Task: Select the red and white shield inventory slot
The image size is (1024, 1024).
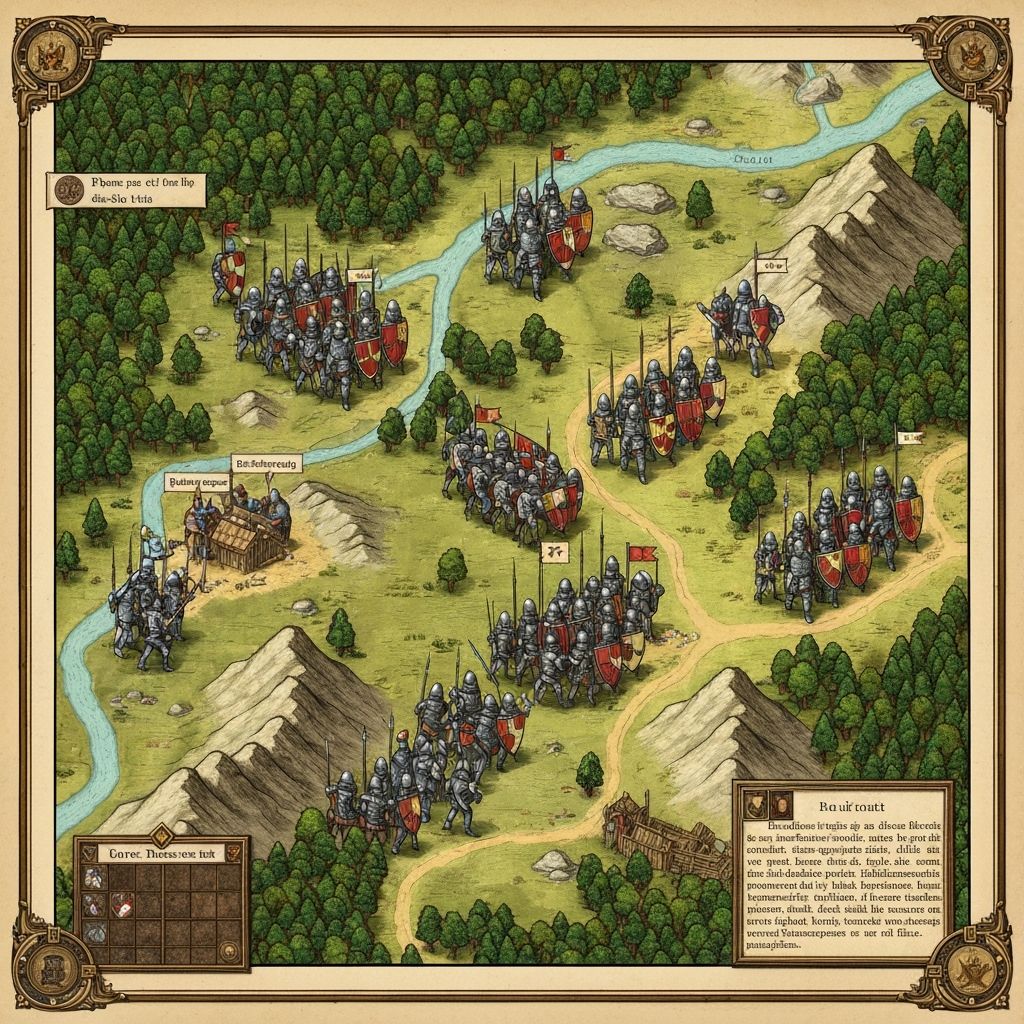Action: [121, 905]
